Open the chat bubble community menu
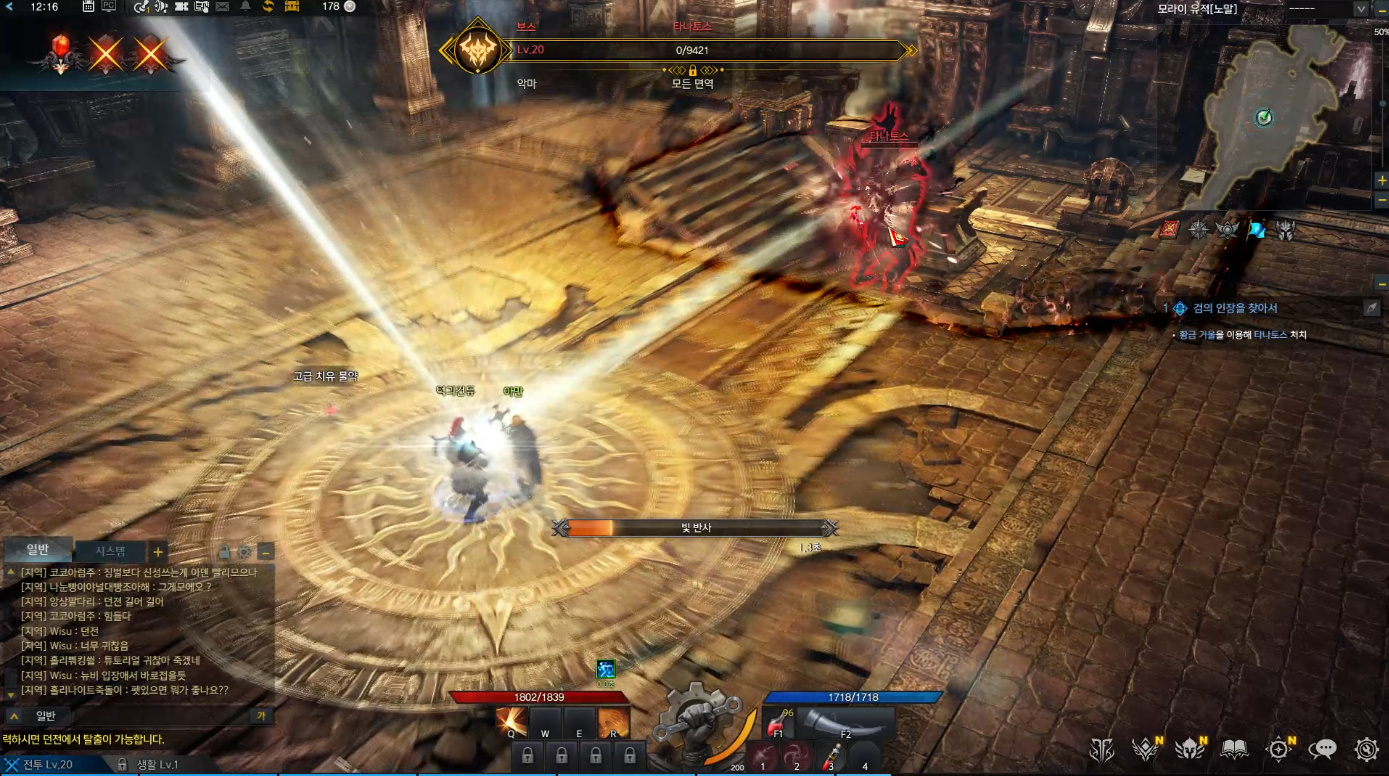Viewport: 1389px width, 776px height. (x=1323, y=749)
